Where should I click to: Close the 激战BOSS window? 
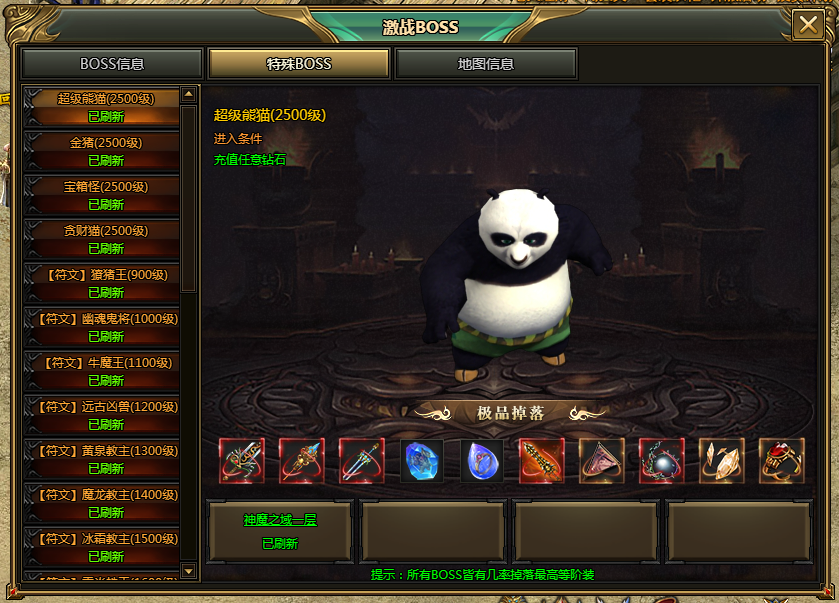(807, 26)
